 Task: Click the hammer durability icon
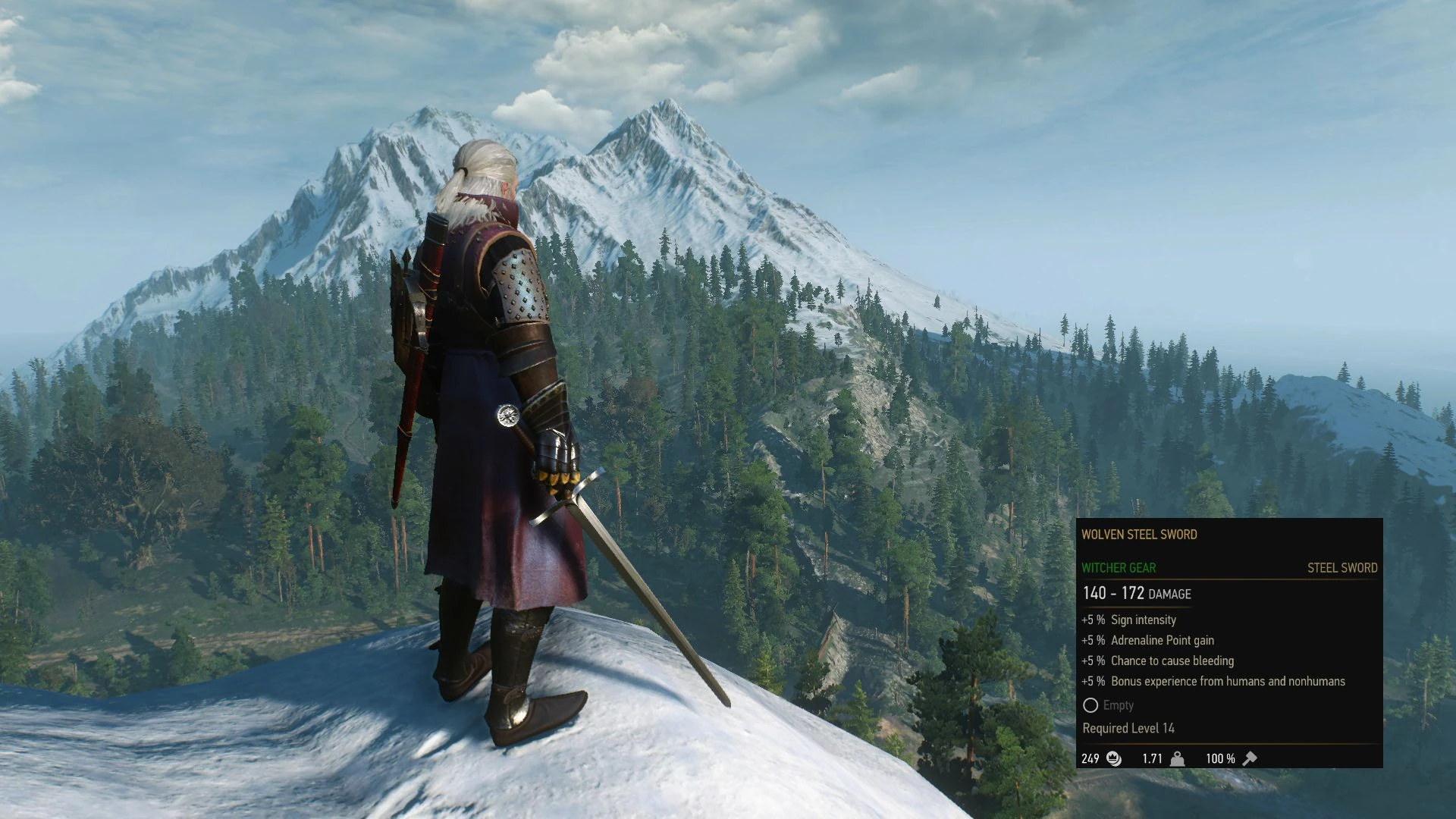pos(1249,758)
